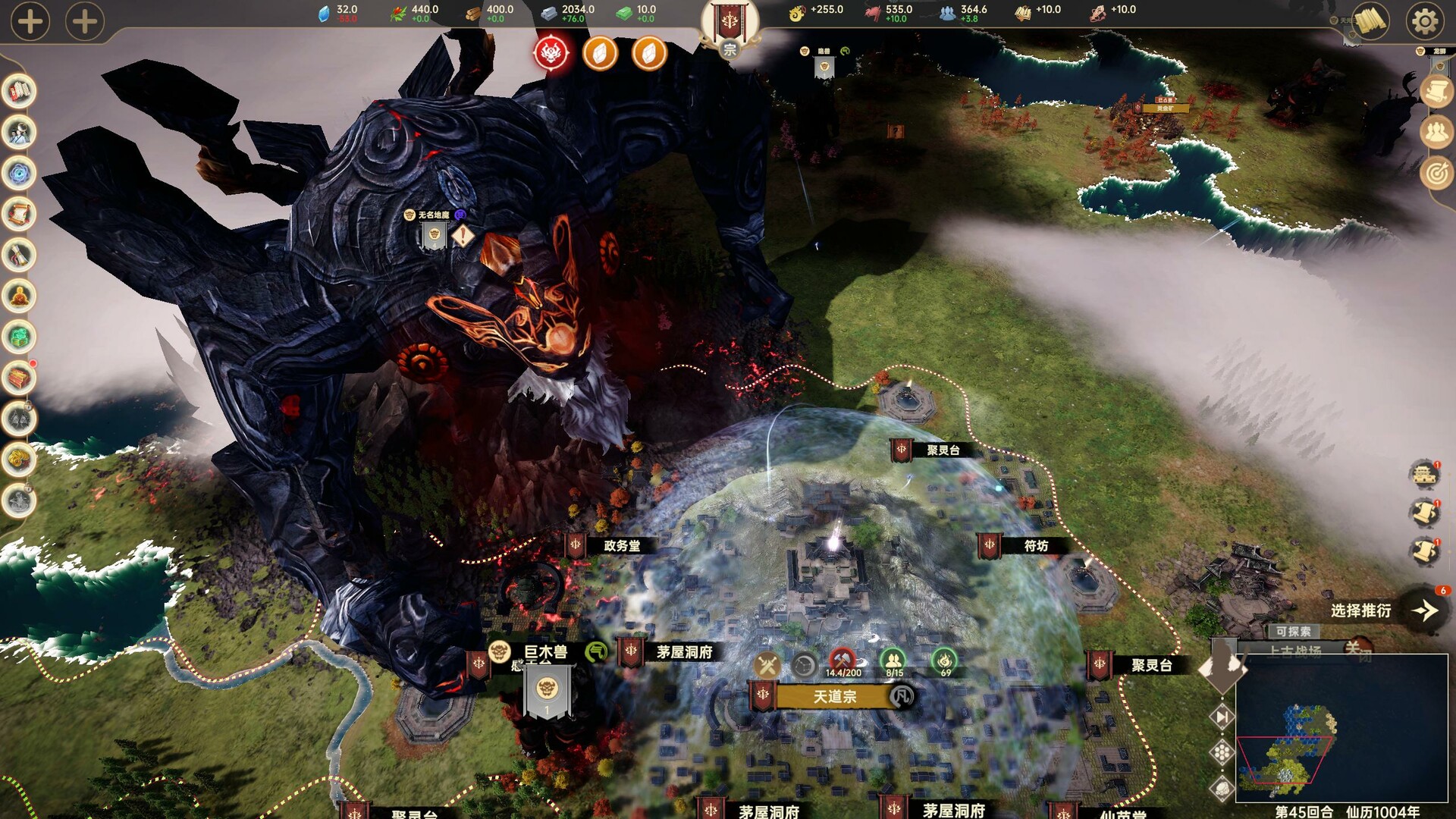Open the red treasure chest sidebar icon
The width and height of the screenshot is (1456, 819).
pos(19,377)
